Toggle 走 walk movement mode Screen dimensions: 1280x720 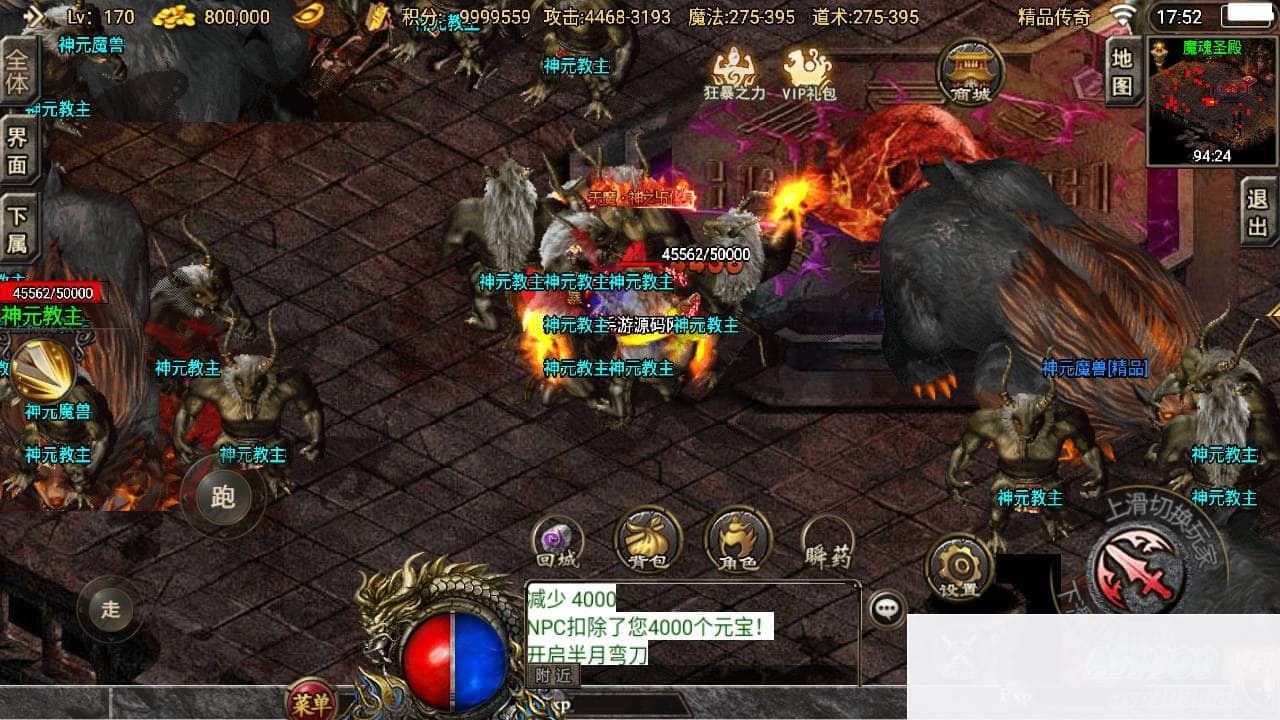click(x=110, y=609)
